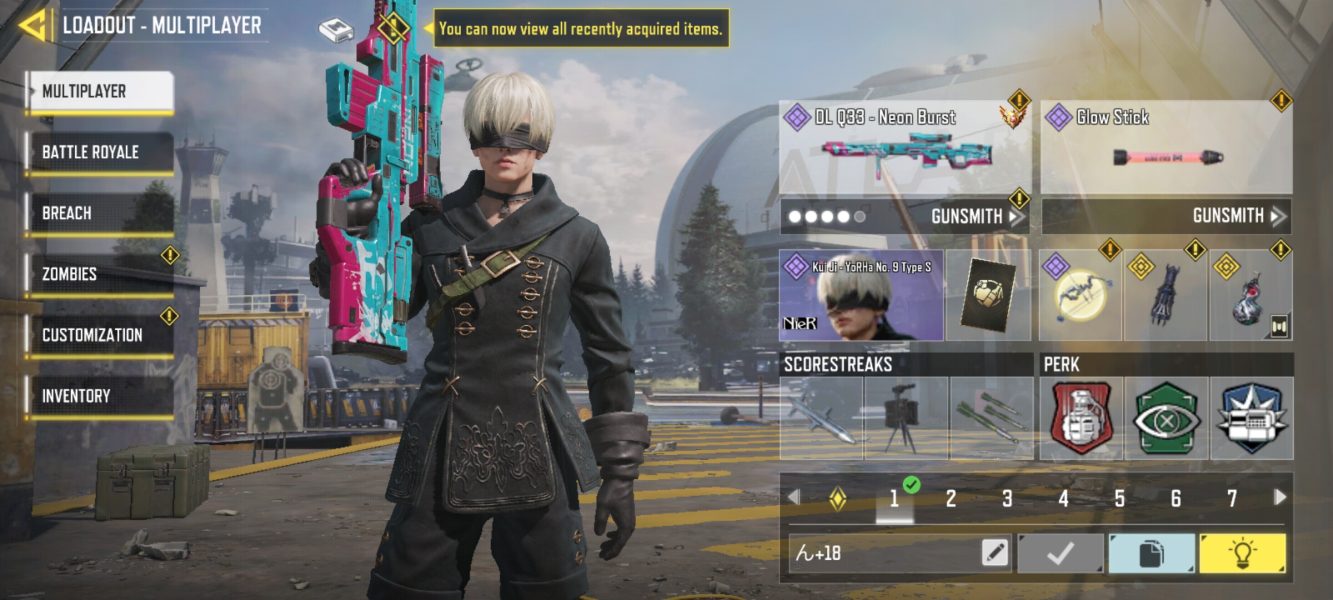
Task: Open the Customization section
Action: point(99,335)
